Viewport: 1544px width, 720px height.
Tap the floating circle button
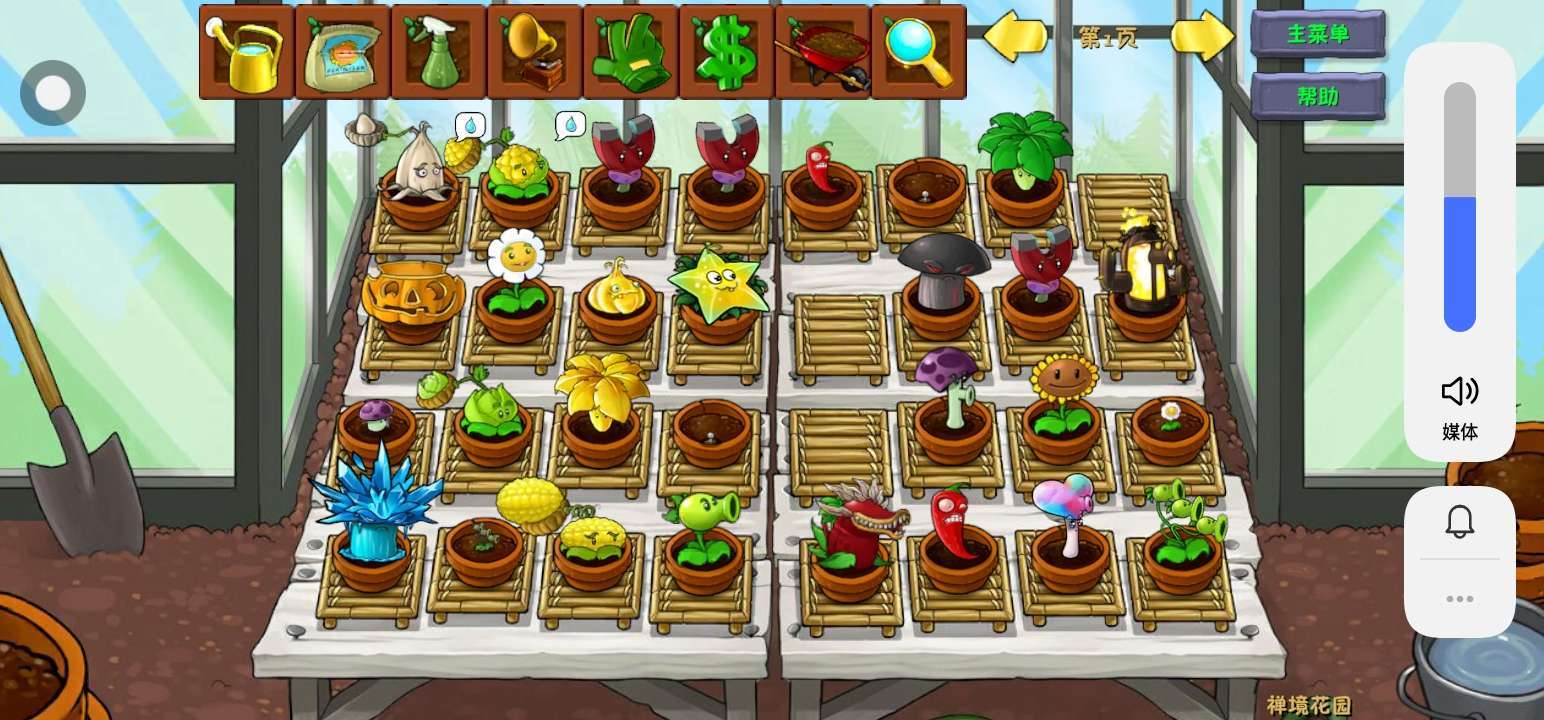(53, 93)
